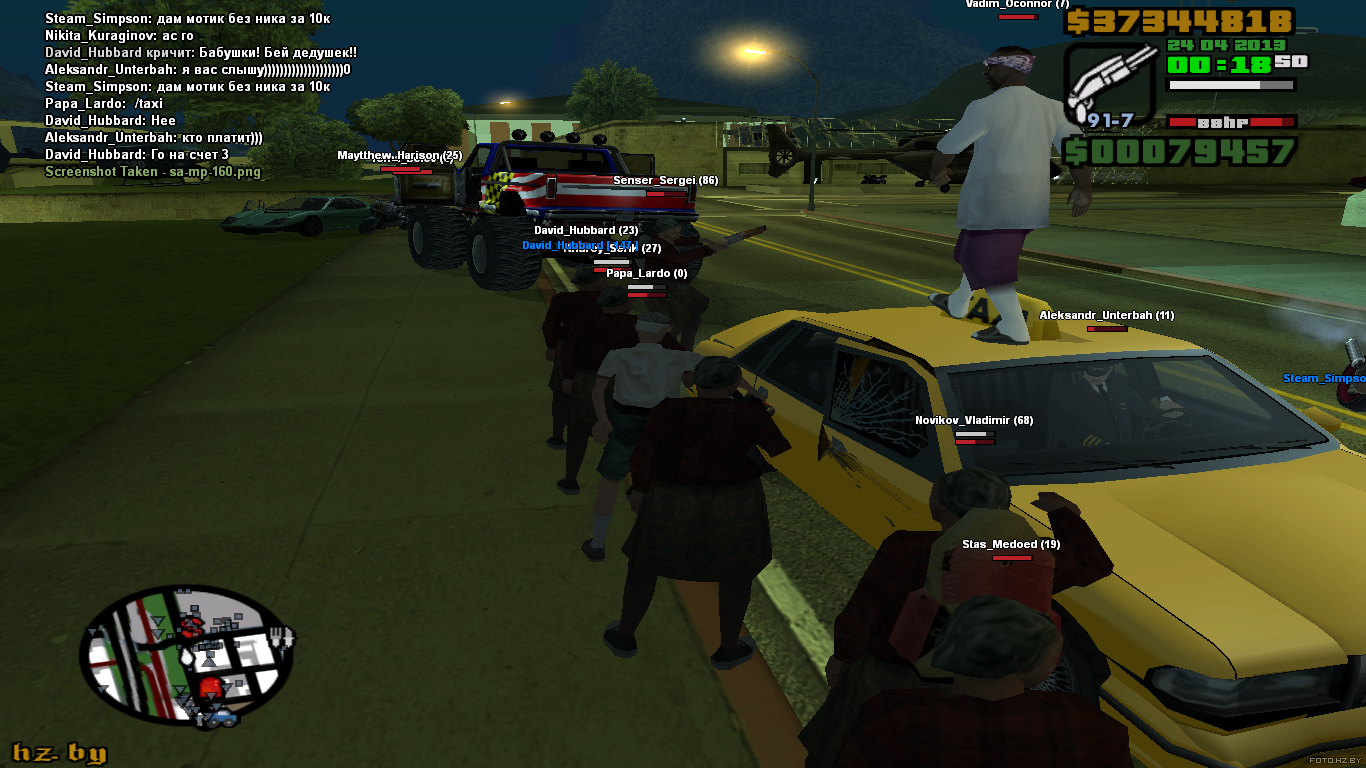Screen dimensions: 1366x768
Task: Click the blue car marker on the minimap
Action: click(224, 717)
